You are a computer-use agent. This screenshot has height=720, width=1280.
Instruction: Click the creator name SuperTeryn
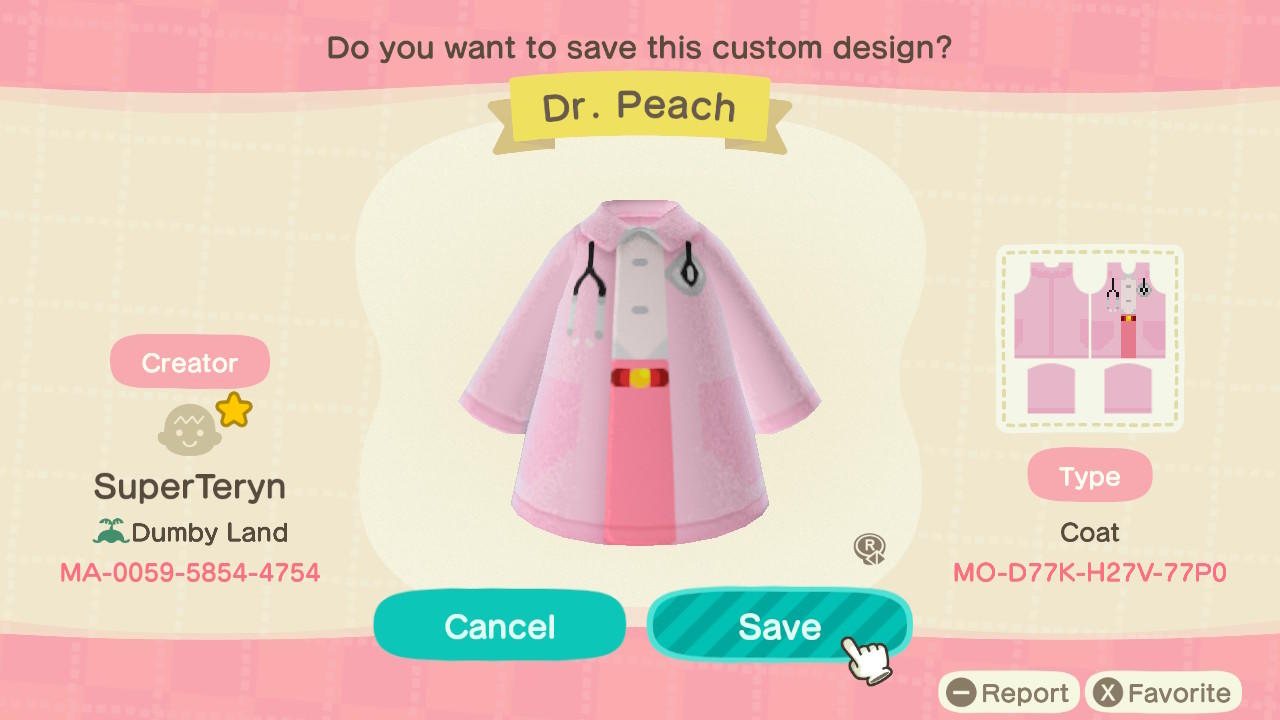coord(189,487)
